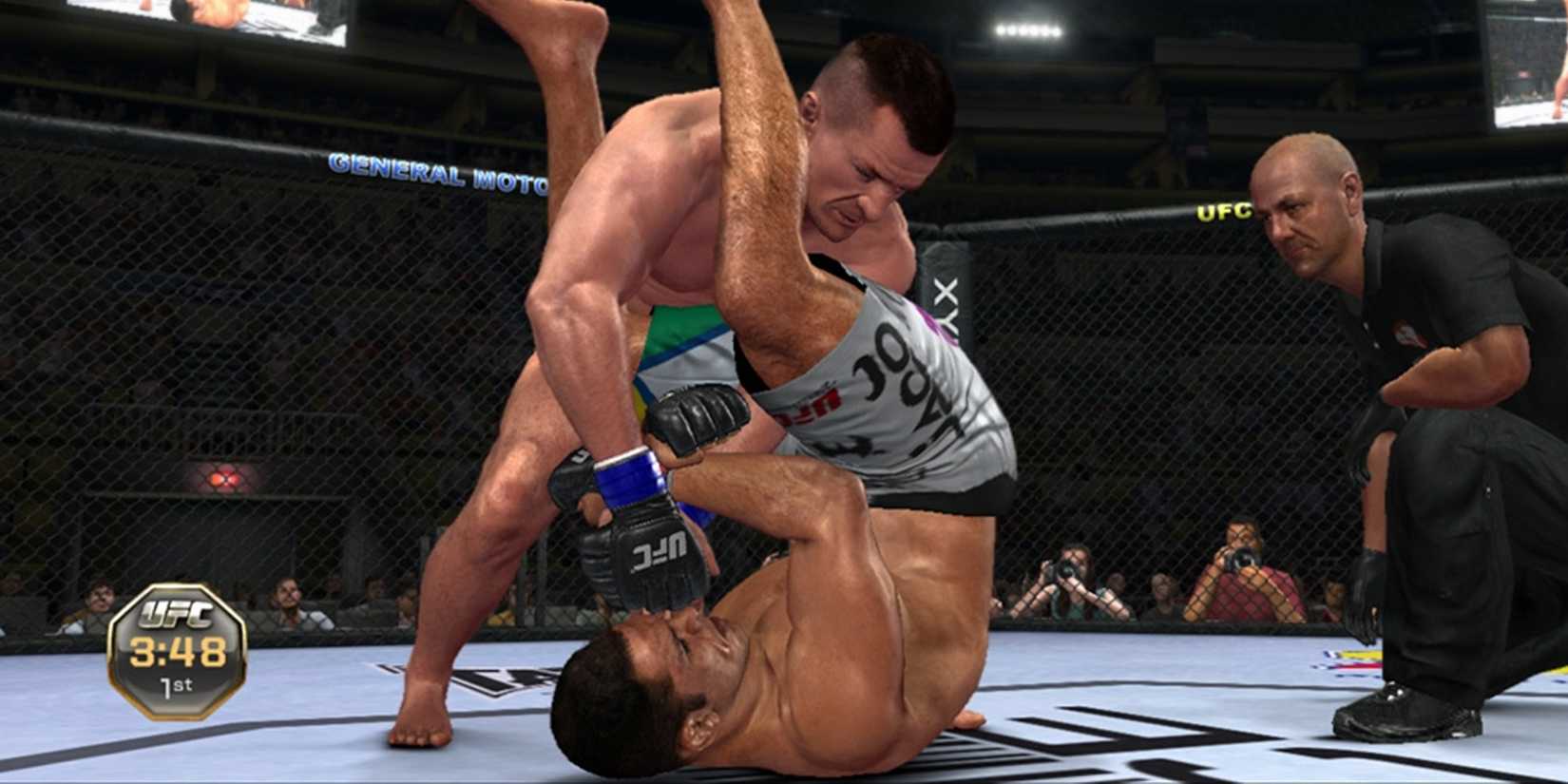Click the XYZ logo on the cage post pad
The height and width of the screenshot is (784, 1568).
tap(946, 302)
